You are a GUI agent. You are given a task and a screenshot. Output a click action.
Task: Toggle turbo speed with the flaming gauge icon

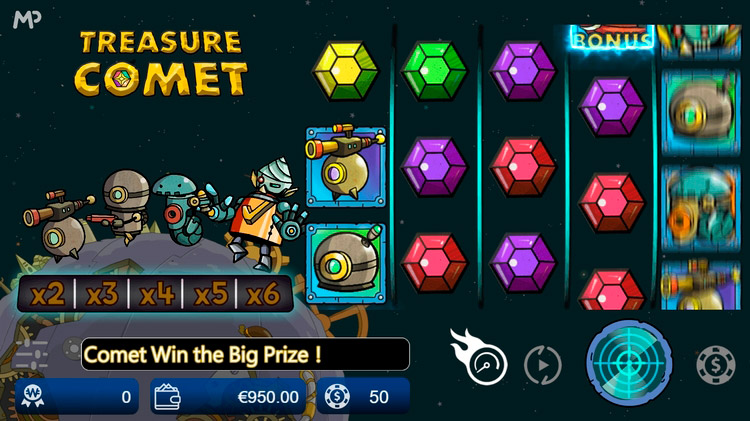(481, 358)
